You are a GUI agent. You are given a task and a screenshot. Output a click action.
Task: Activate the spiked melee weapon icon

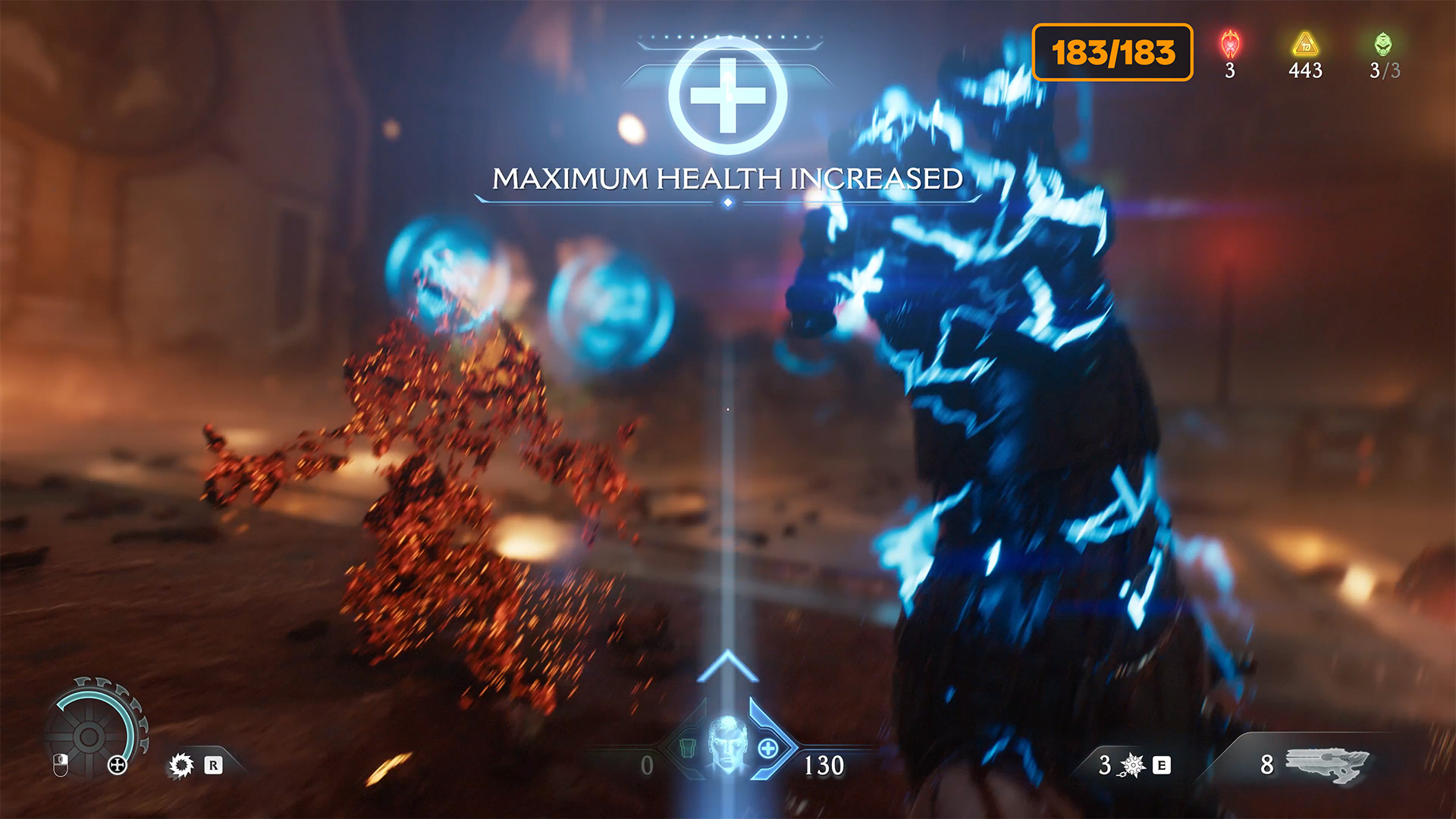pyautogui.click(x=1132, y=765)
